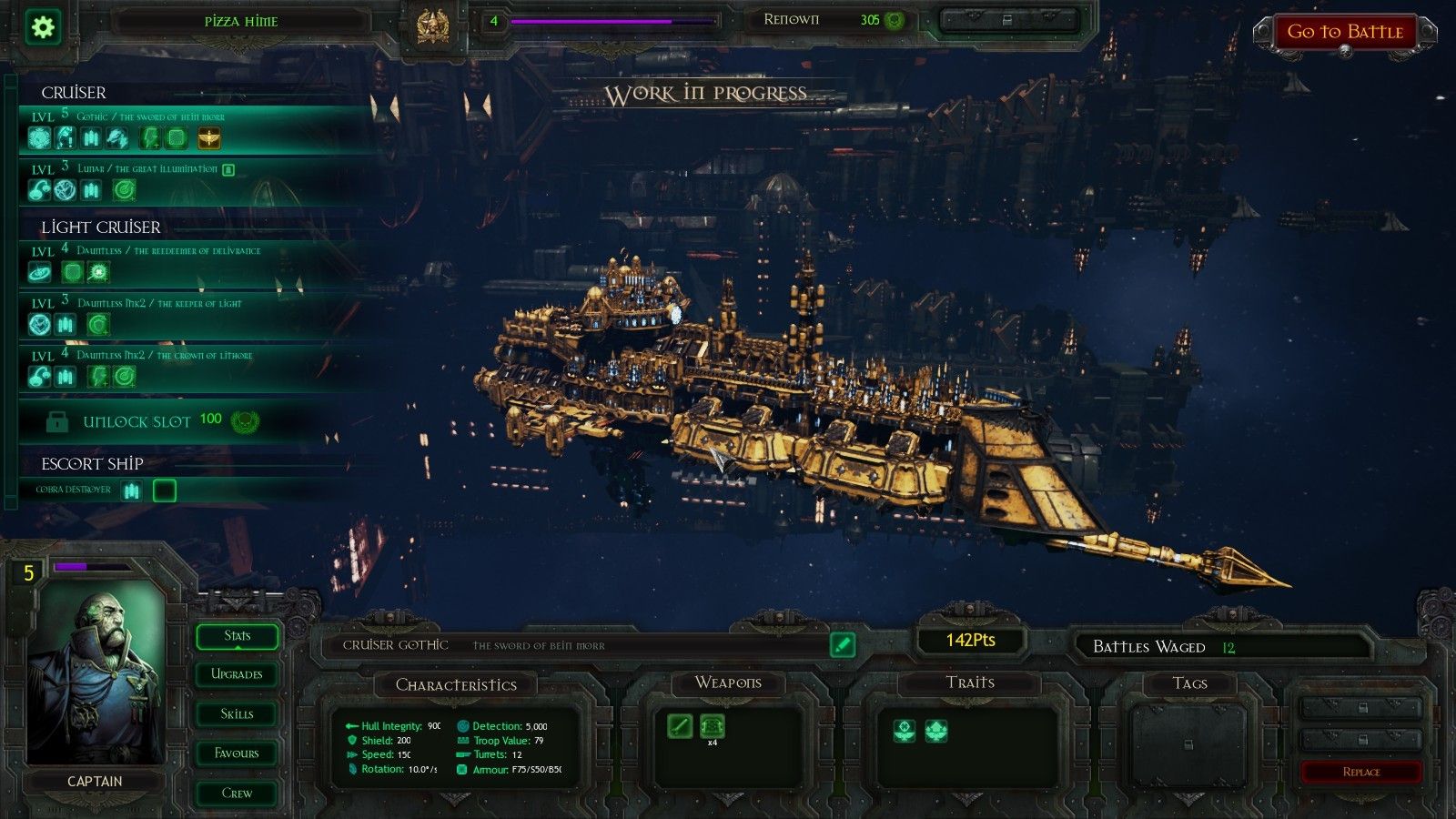1456x819 pixels.
Task: Select the empty escort ship slot
Action: 165,491
